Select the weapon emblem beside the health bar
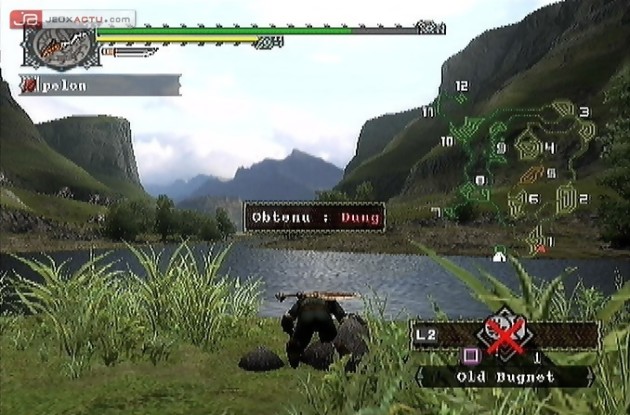630x415 pixels. click(x=59, y=45)
